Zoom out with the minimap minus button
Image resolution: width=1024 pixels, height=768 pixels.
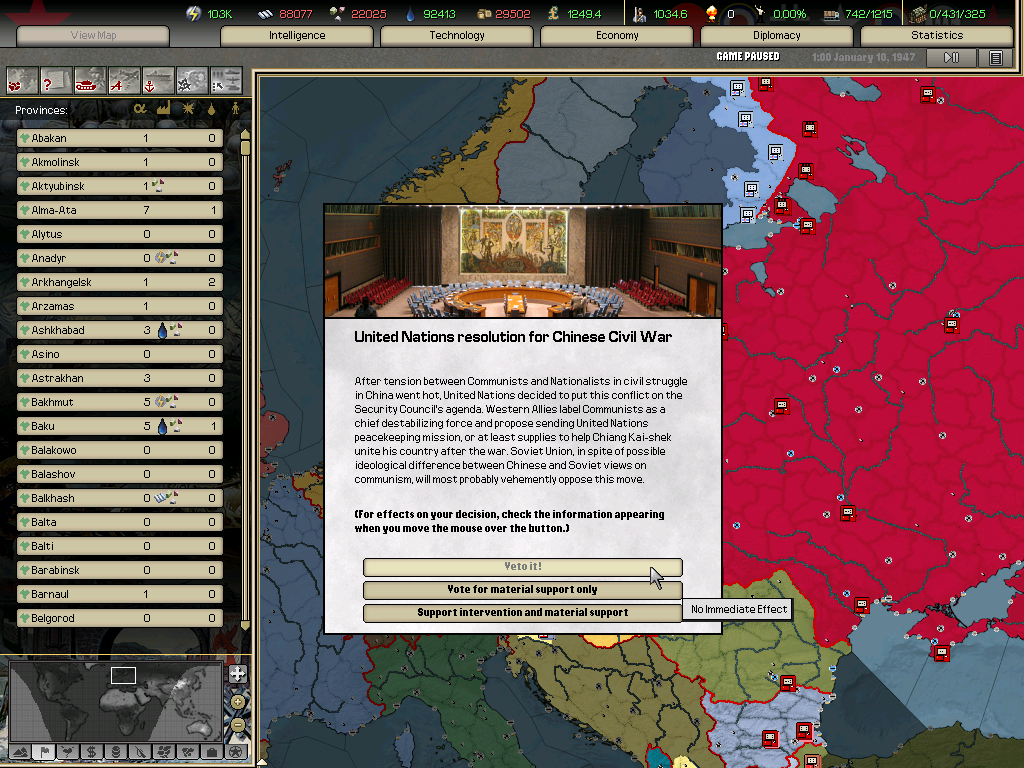point(237,725)
